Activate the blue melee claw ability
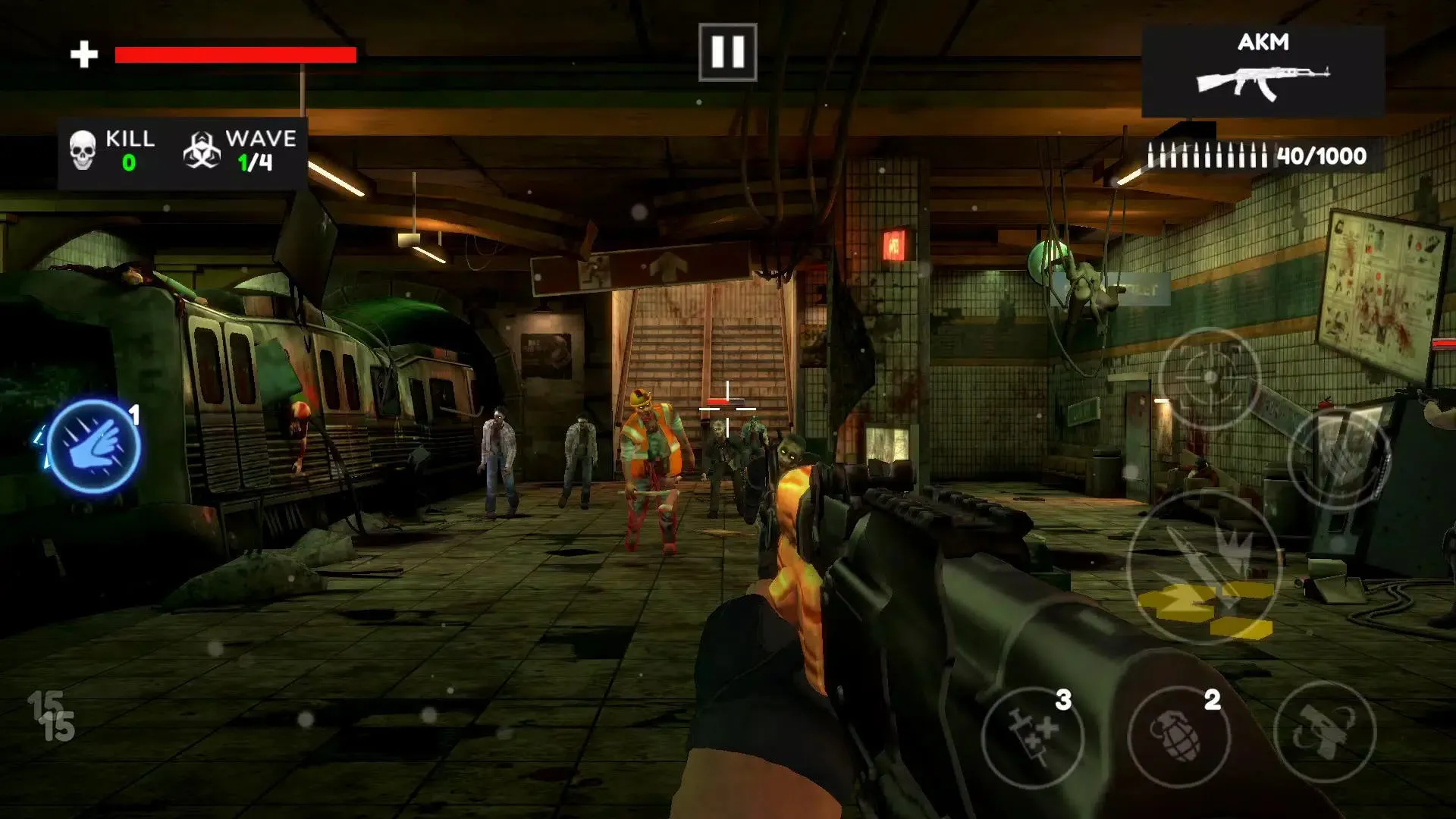The height and width of the screenshot is (819, 1456). click(x=93, y=447)
